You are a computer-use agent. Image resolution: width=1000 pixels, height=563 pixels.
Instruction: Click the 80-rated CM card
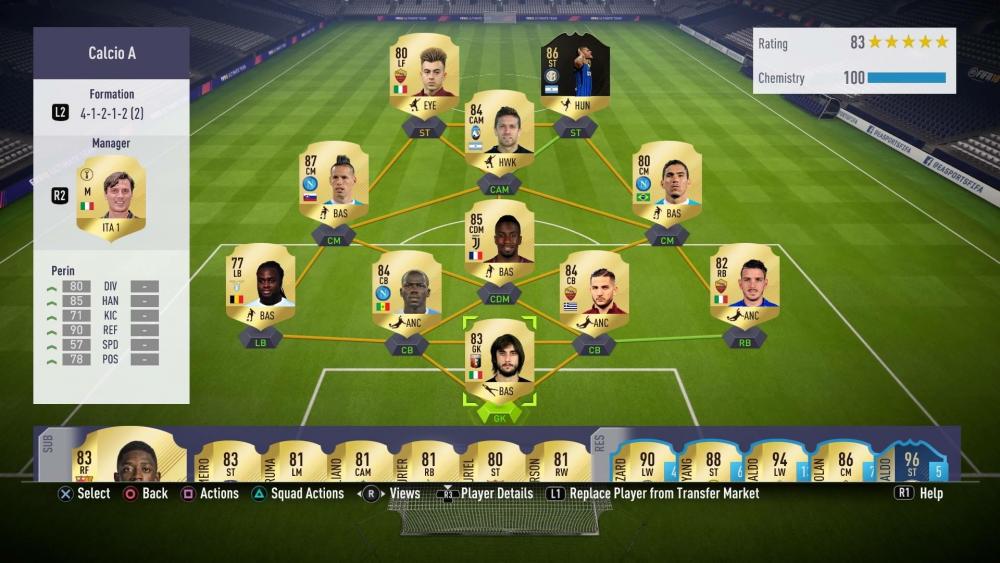(x=666, y=182)
